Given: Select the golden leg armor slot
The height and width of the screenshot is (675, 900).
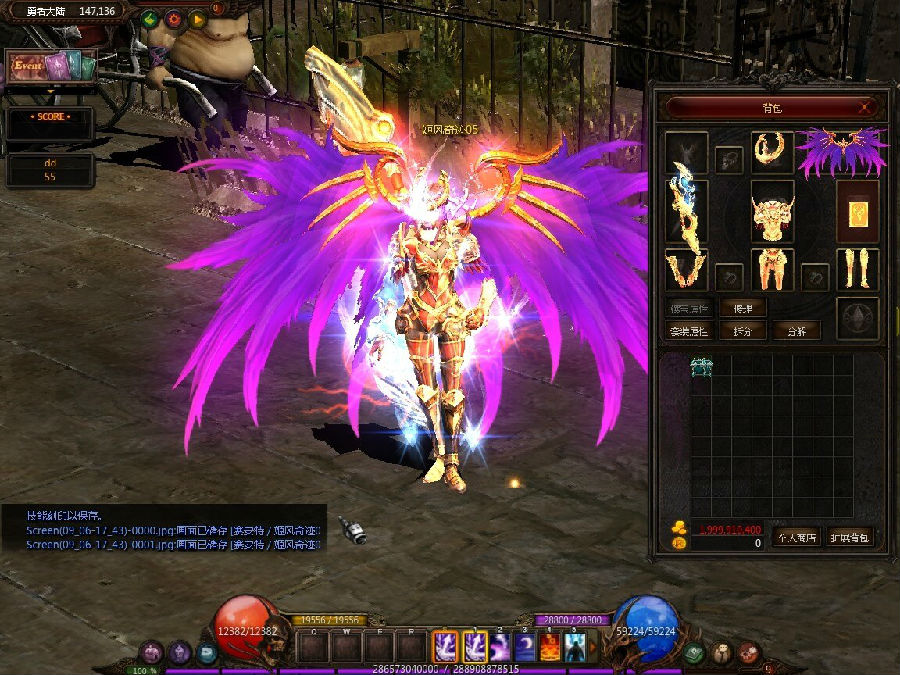Looking at the screenshot, I should tap(772, 269).
